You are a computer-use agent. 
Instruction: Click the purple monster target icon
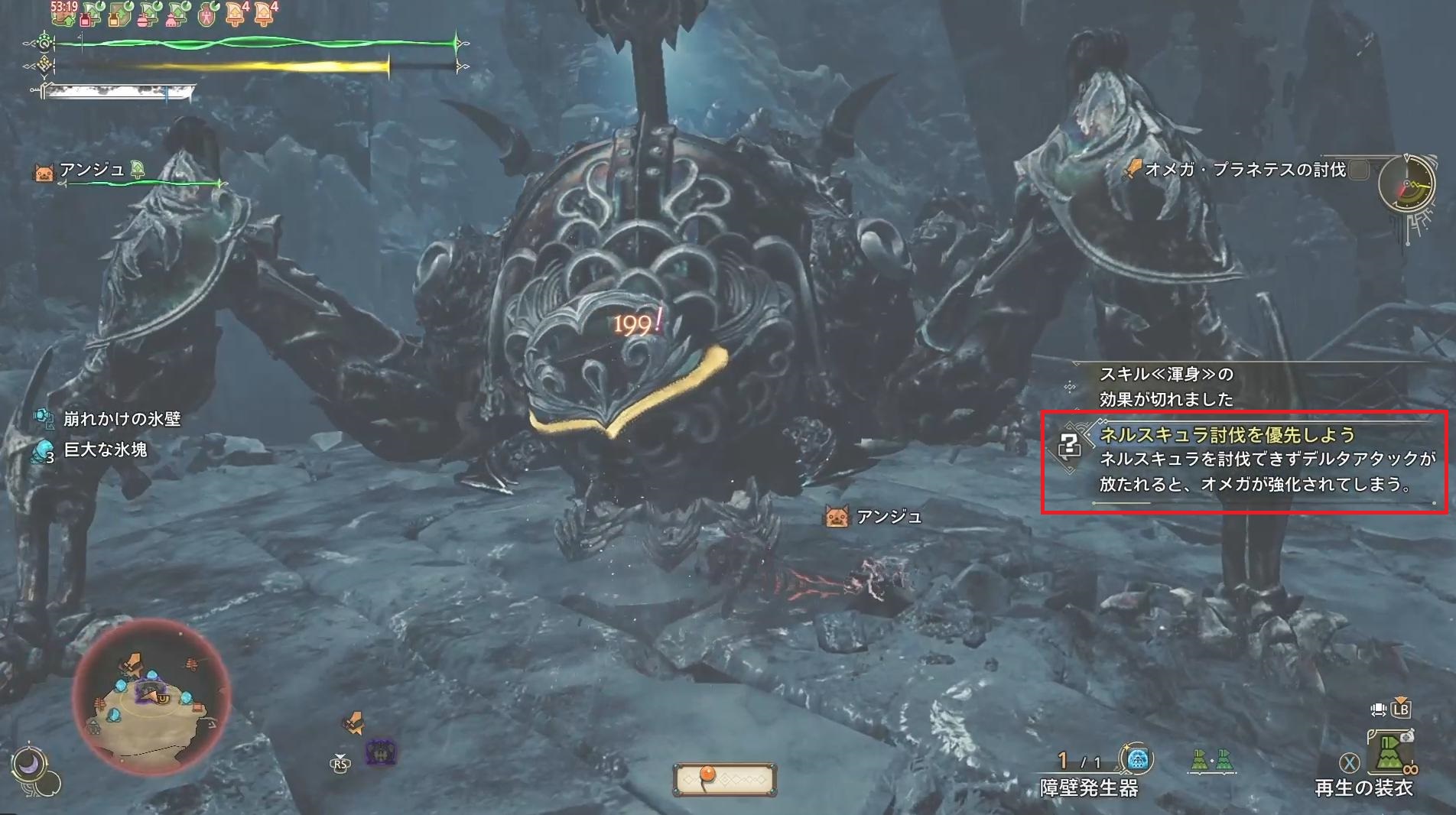pos(381,752)
